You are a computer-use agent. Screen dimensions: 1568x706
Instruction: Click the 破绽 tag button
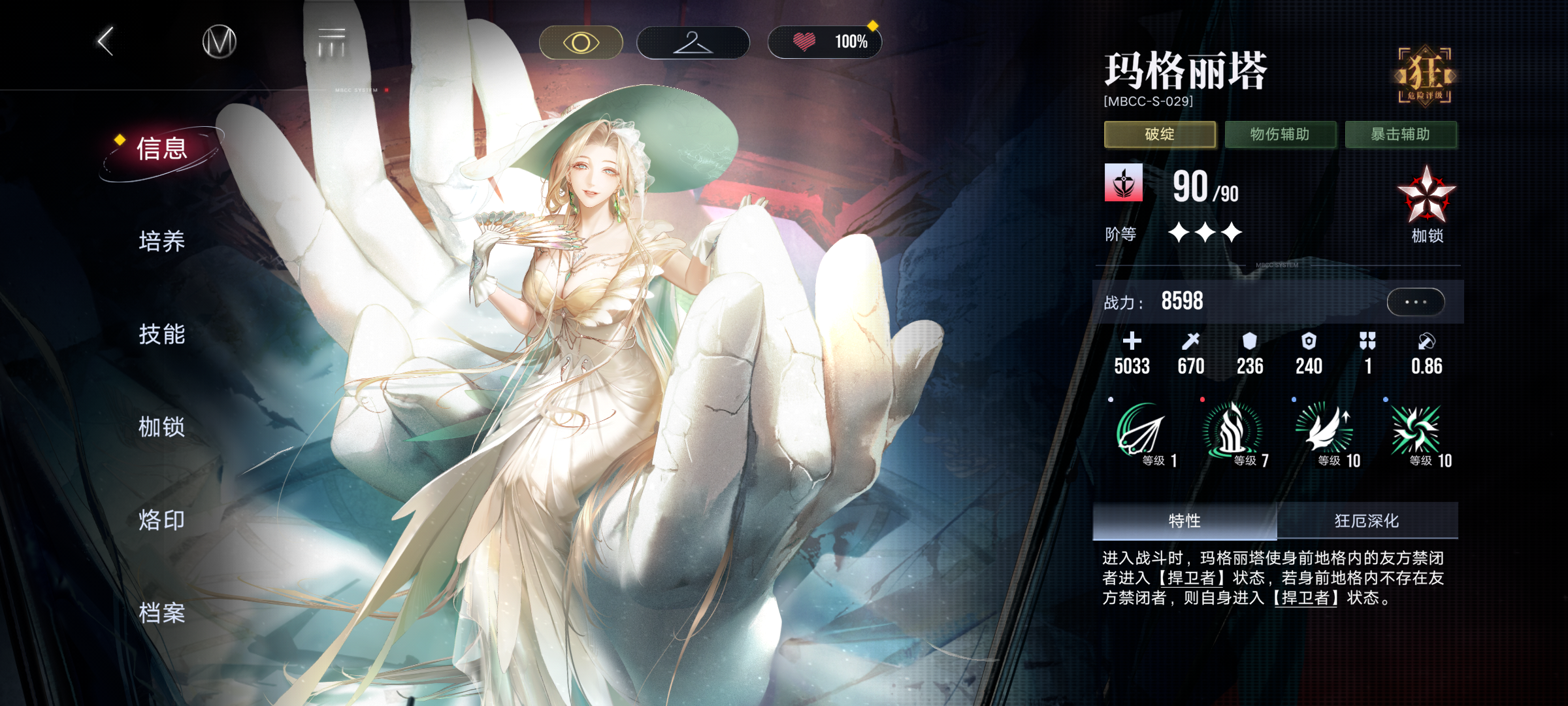click(1160, 135)
